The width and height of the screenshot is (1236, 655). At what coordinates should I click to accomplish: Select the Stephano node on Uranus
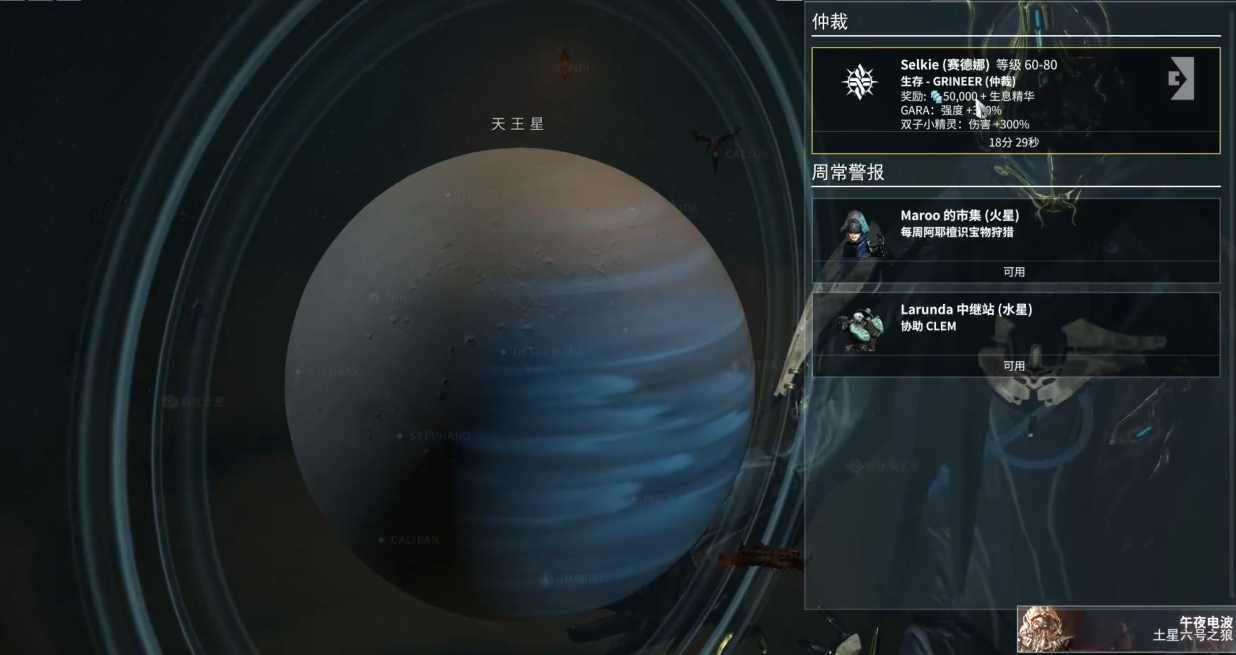[x=400, y=436]
